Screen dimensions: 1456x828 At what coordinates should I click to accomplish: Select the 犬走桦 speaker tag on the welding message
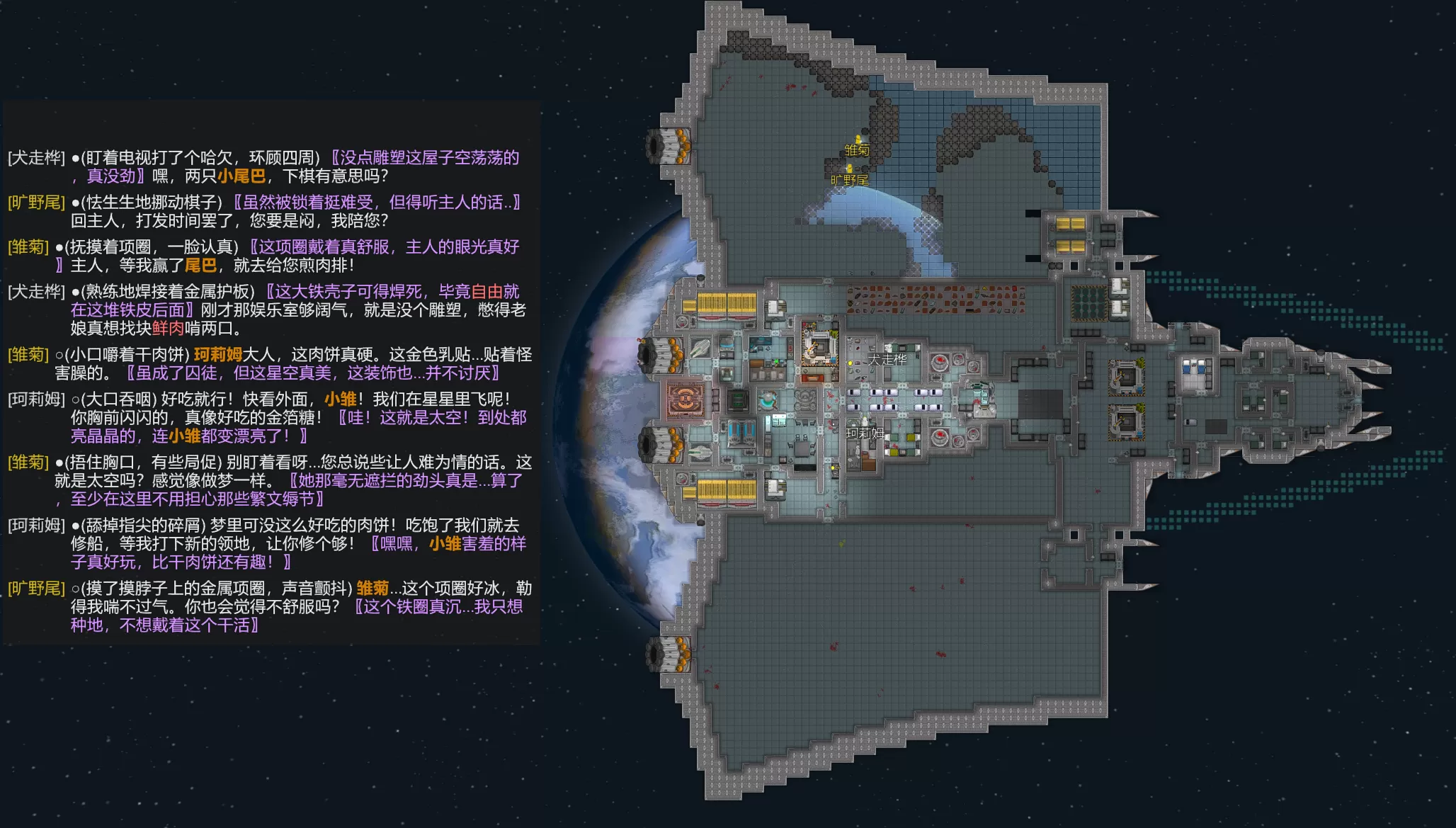click(x=36, y=292)
